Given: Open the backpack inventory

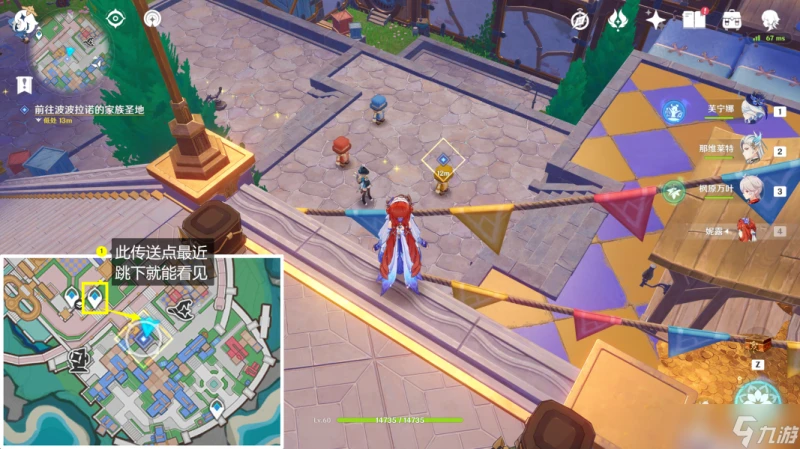Looking at the screenshot, I should 732,19.
